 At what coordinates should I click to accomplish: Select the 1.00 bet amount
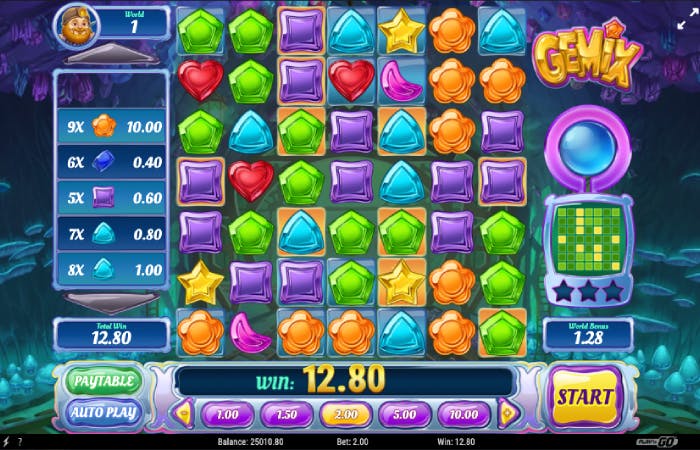pyautogui.click(x=227, y=414)
